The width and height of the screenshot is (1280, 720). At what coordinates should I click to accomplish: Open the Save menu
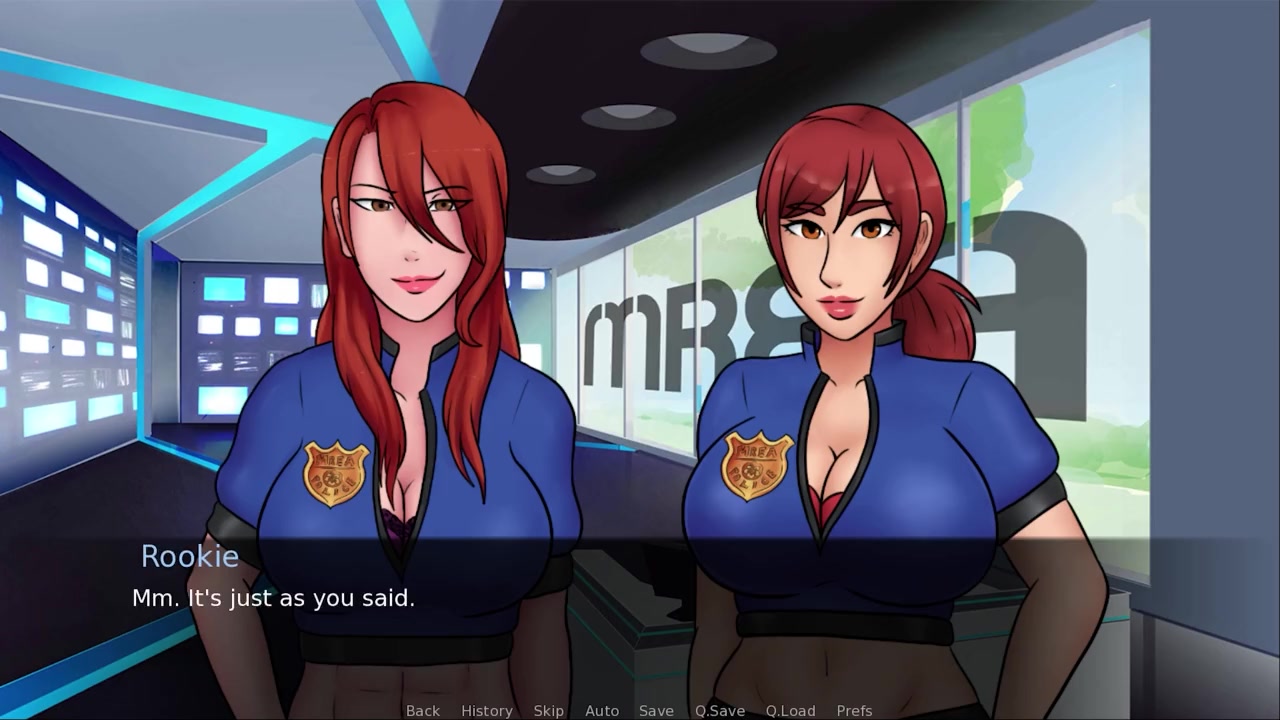[x=656, y=710]
